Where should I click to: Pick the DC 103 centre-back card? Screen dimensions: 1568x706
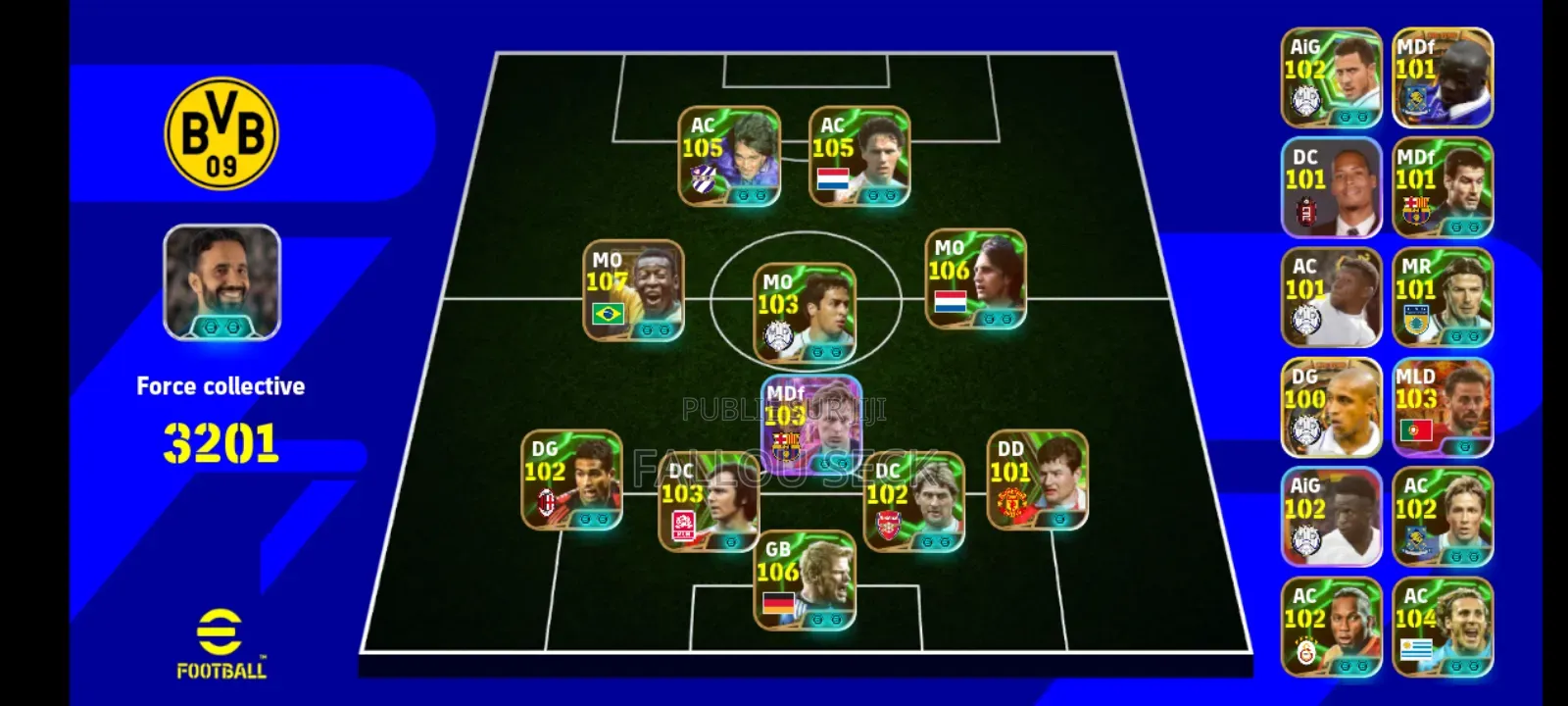(x=708, y=502)
